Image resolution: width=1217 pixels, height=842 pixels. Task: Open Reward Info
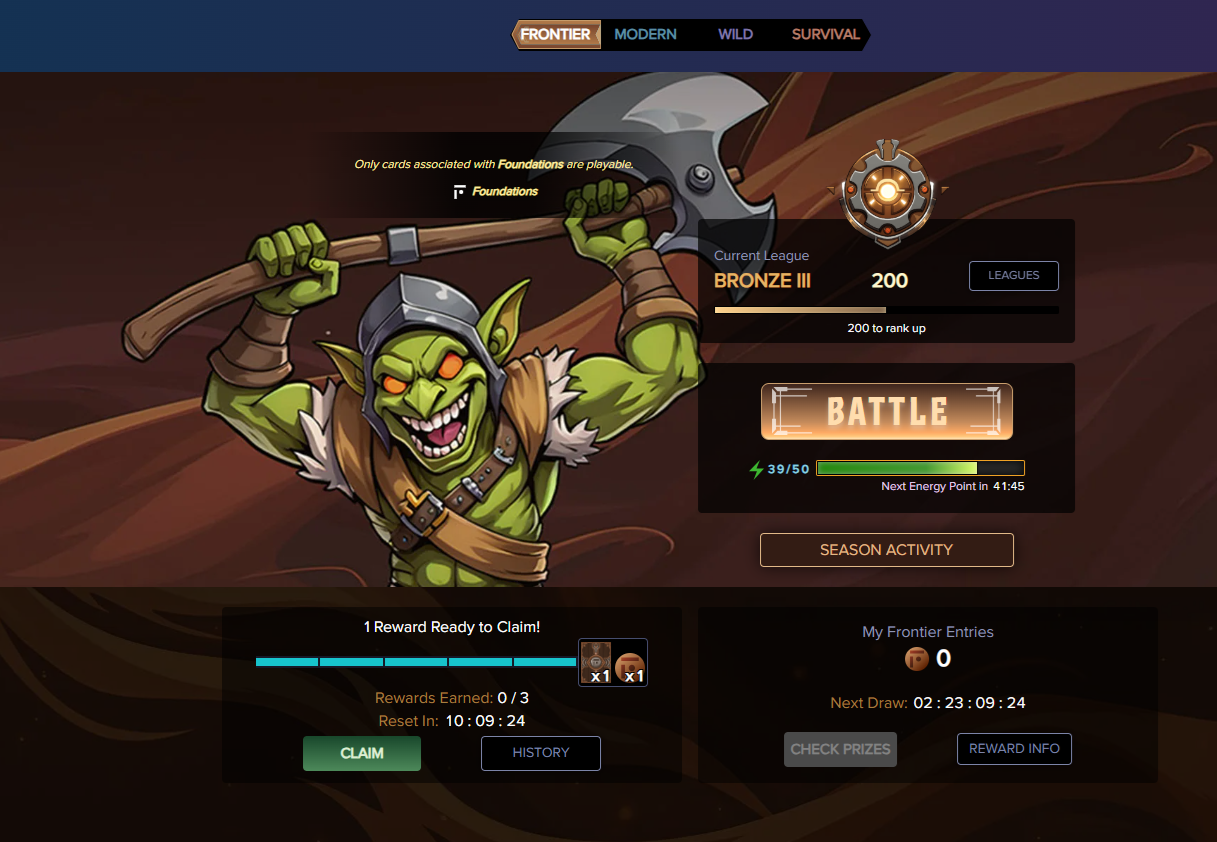(x=1014, y=749)
